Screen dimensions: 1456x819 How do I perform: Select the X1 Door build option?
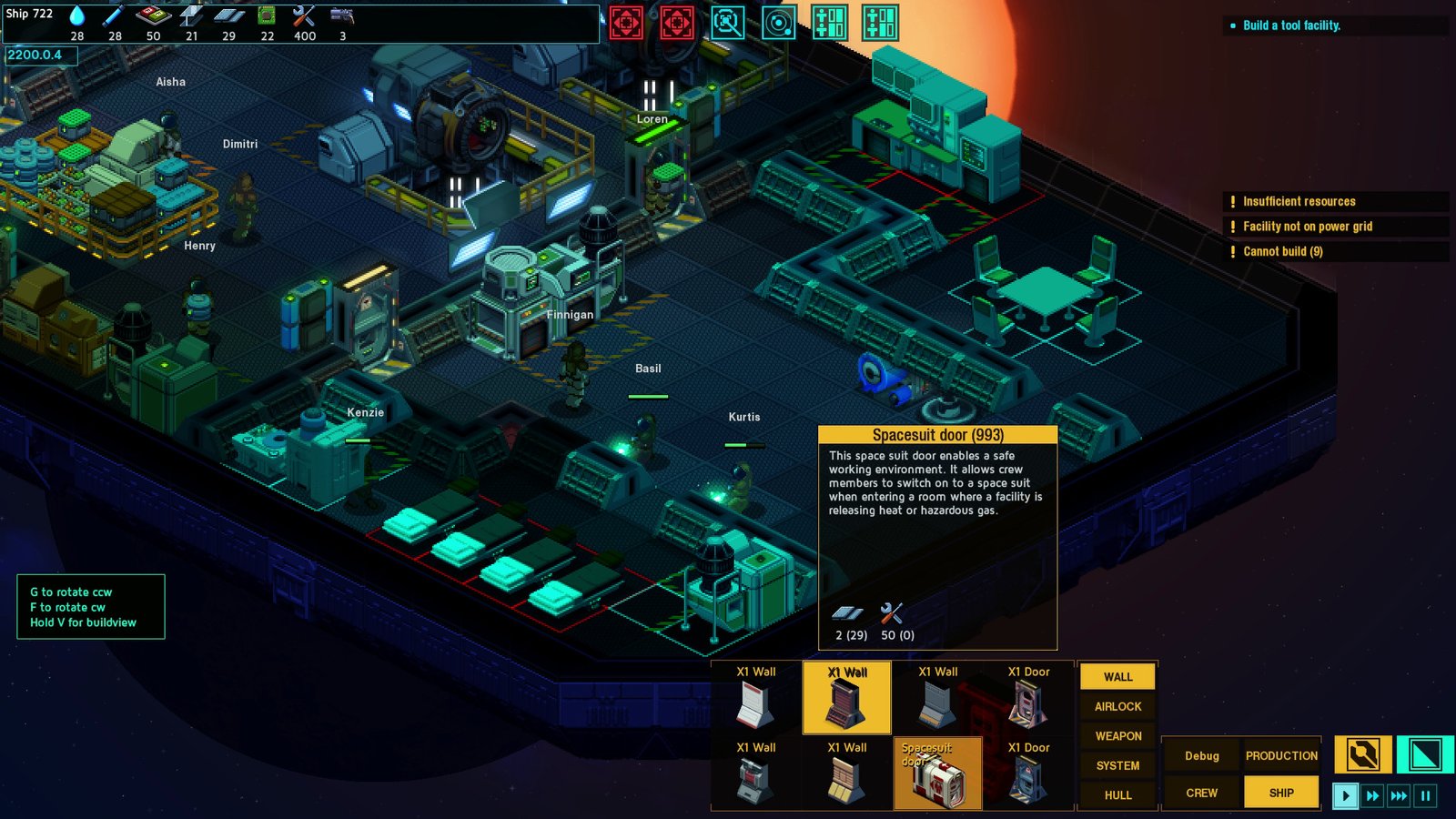[x=1028, y=696]
